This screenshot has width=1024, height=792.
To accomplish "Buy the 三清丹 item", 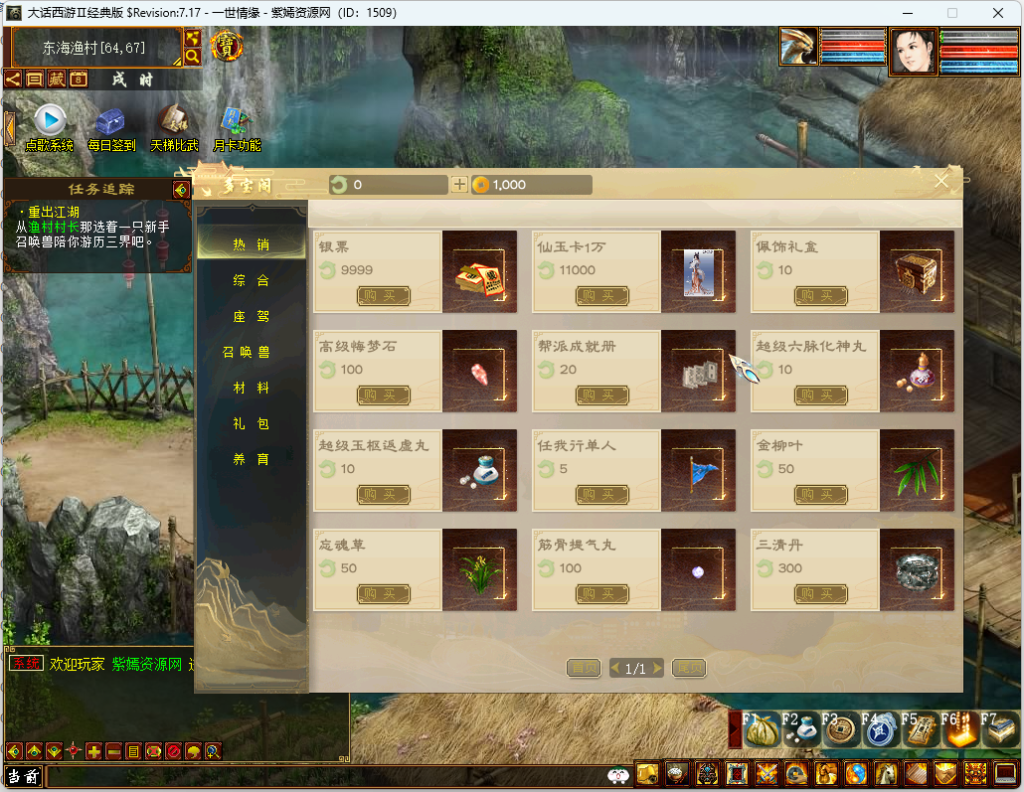I will [821, 594].
